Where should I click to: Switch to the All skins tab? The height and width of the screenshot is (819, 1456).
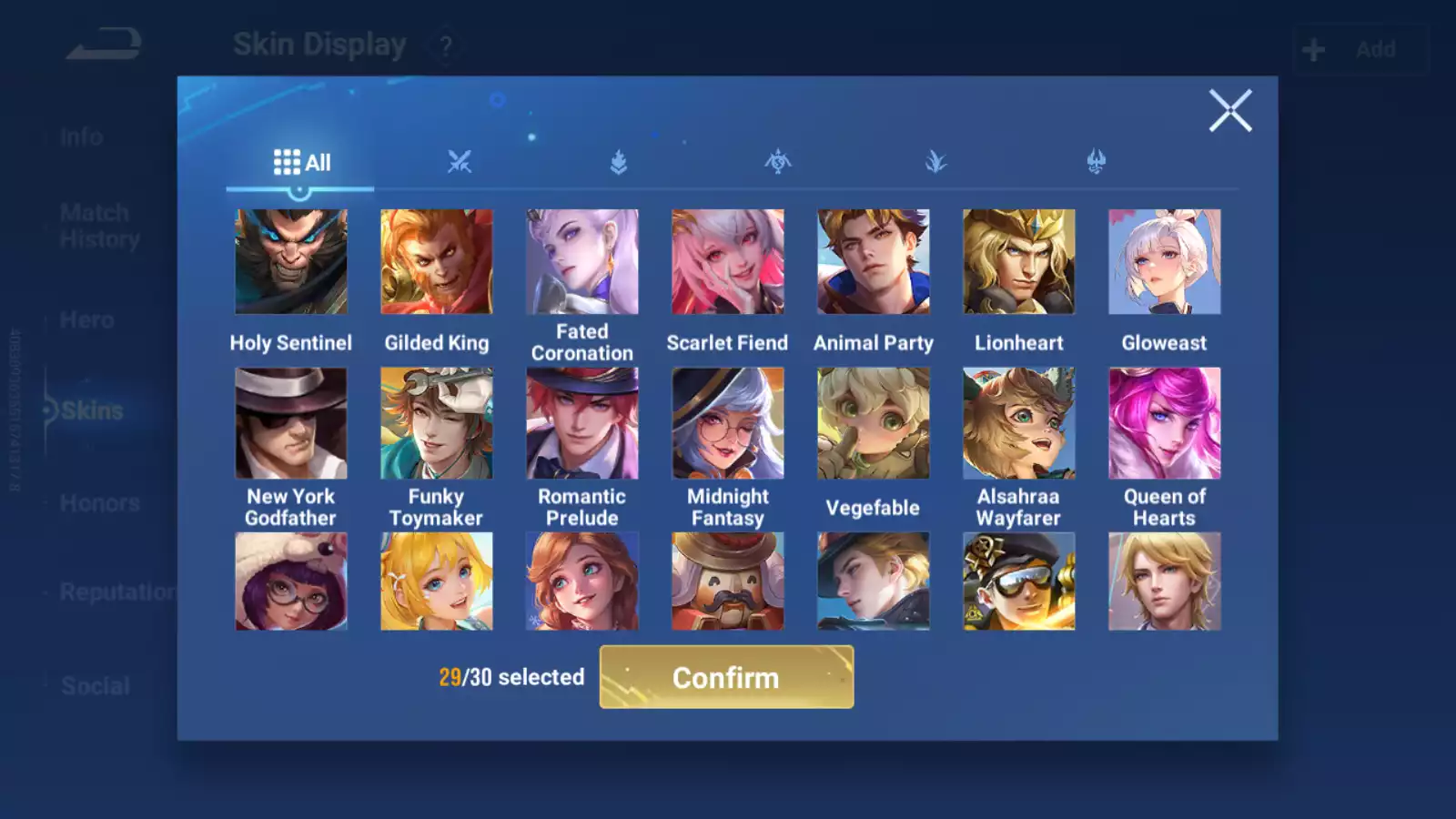pos(301,163)
